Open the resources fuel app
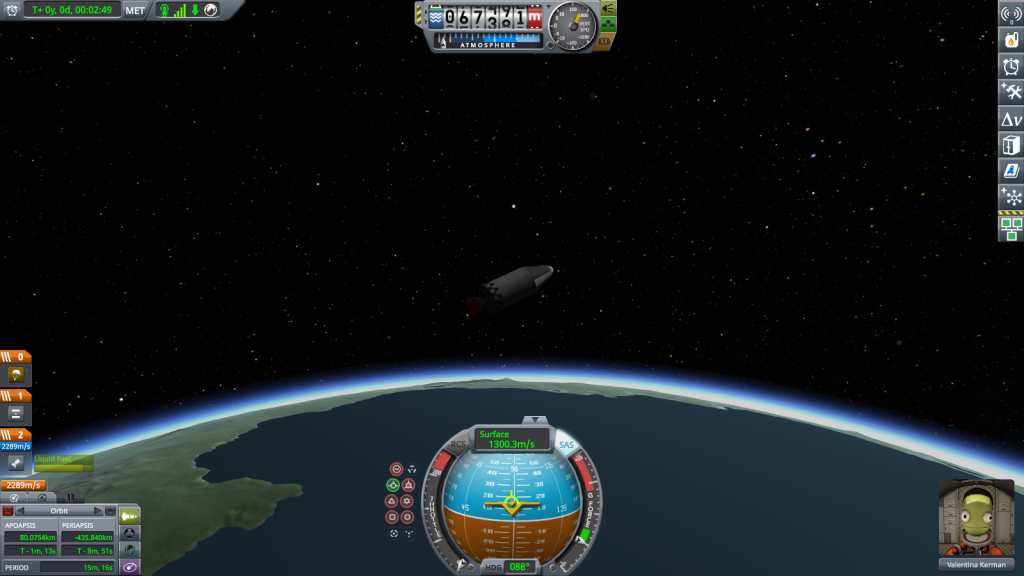This screenshot has width=1024, height=576. [1011, 40]
